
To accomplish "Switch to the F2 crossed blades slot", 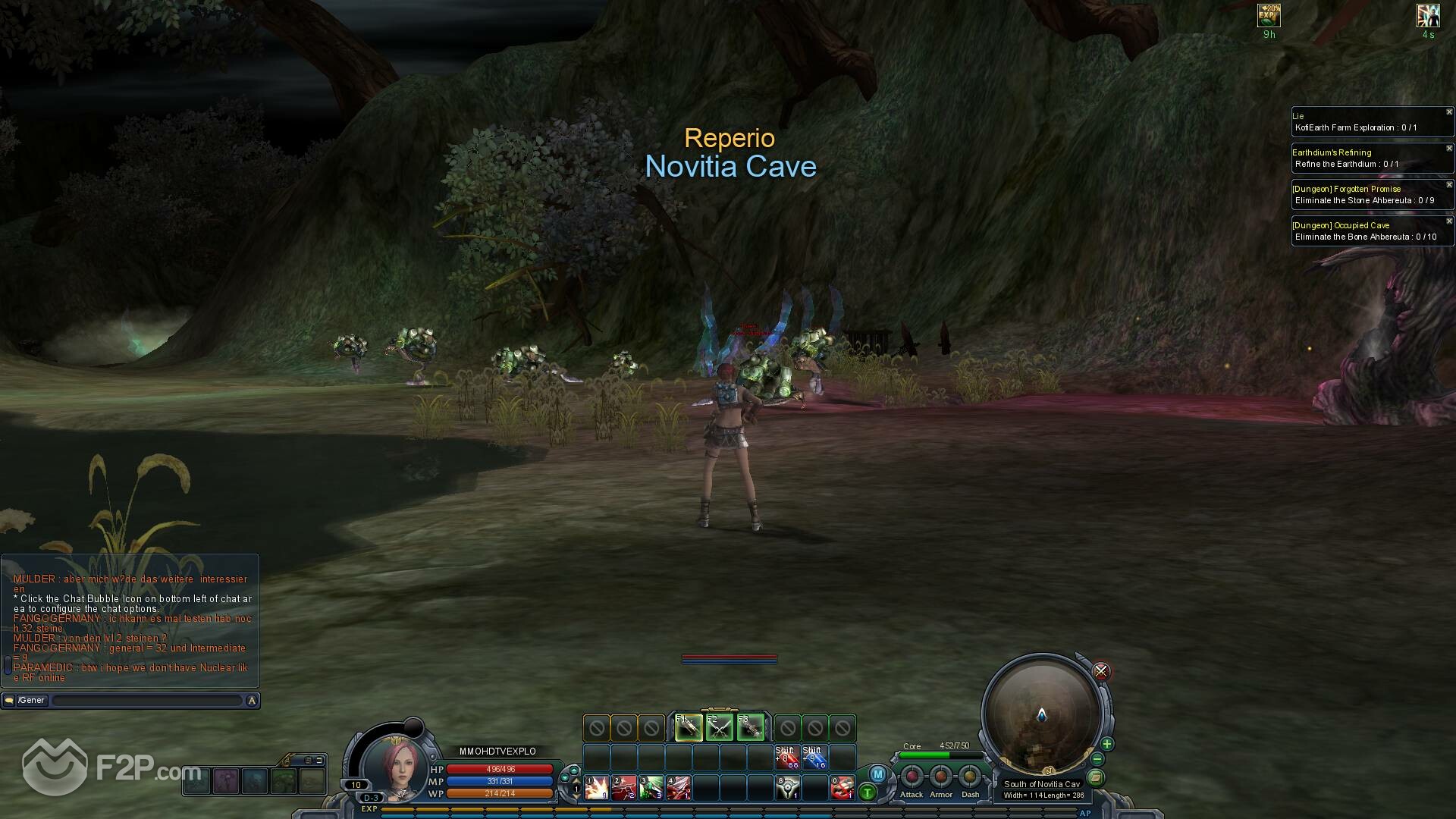I will pyautogui.click(x=720, y=728).
